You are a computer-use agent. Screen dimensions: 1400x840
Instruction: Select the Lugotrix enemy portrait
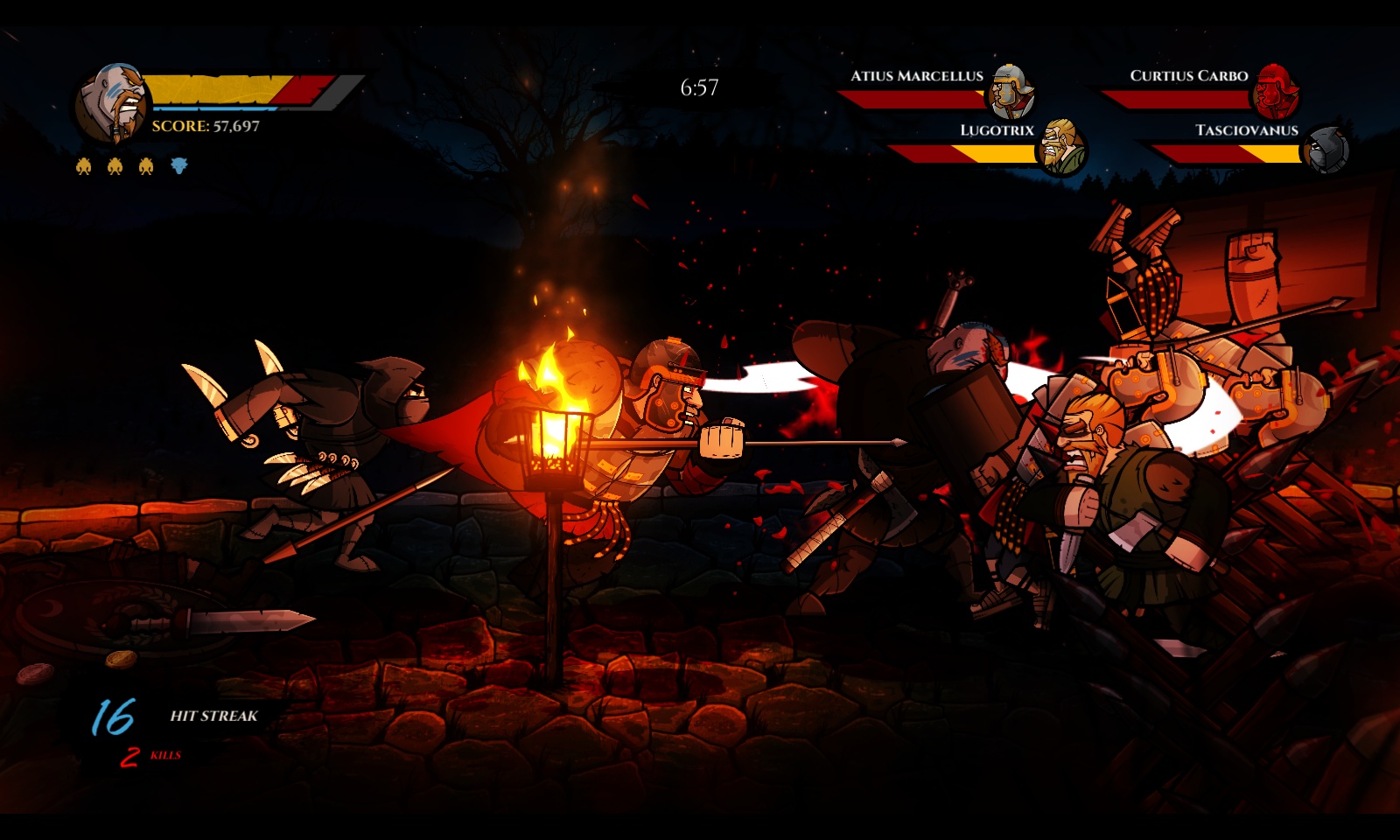[1061, 147]
